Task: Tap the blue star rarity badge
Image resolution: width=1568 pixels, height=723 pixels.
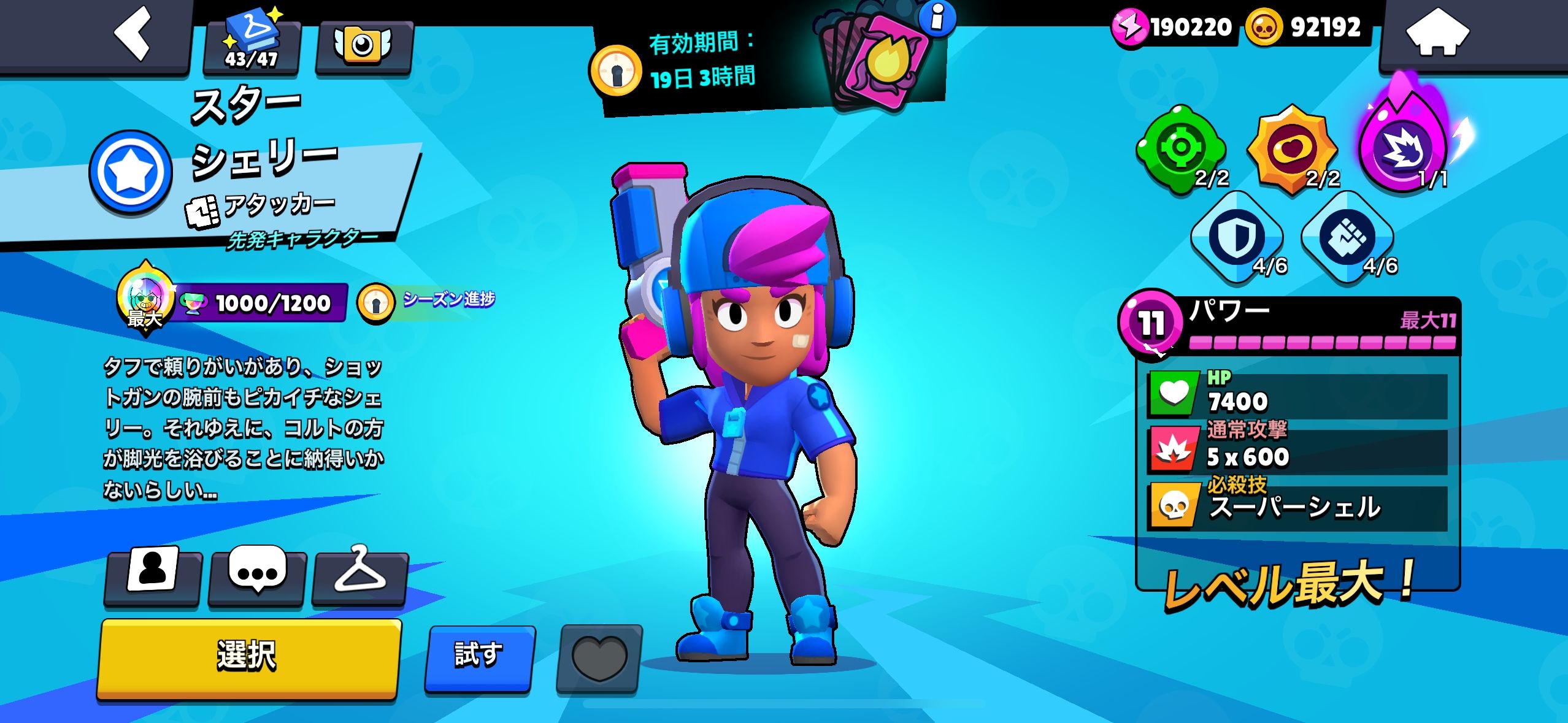Action: coord(131,172)
